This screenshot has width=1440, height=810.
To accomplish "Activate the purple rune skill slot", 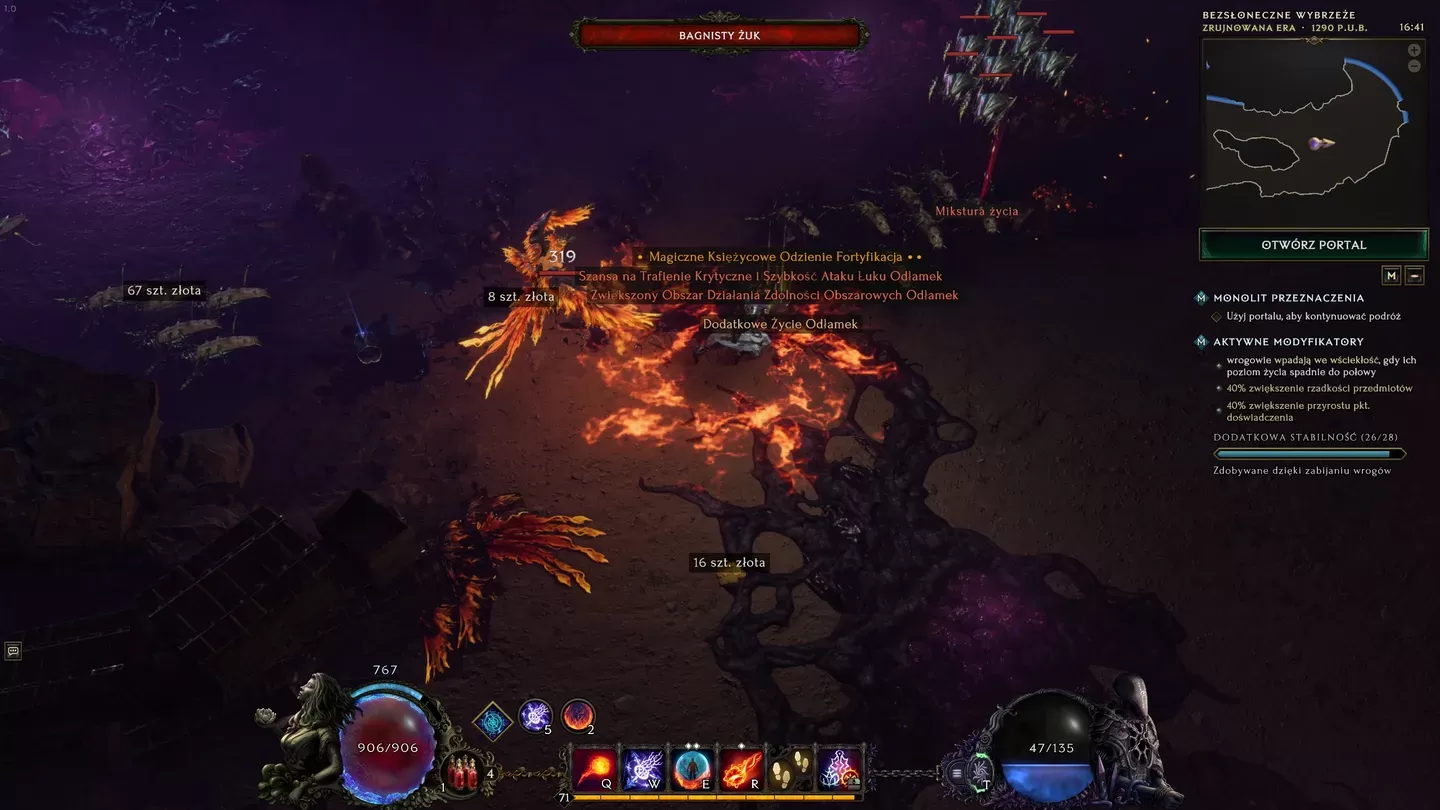I will tap(840, 769).
